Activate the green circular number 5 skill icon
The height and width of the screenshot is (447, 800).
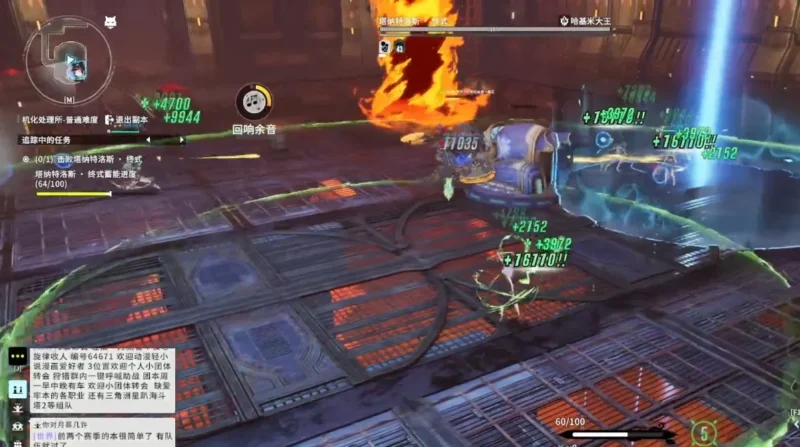705,434
